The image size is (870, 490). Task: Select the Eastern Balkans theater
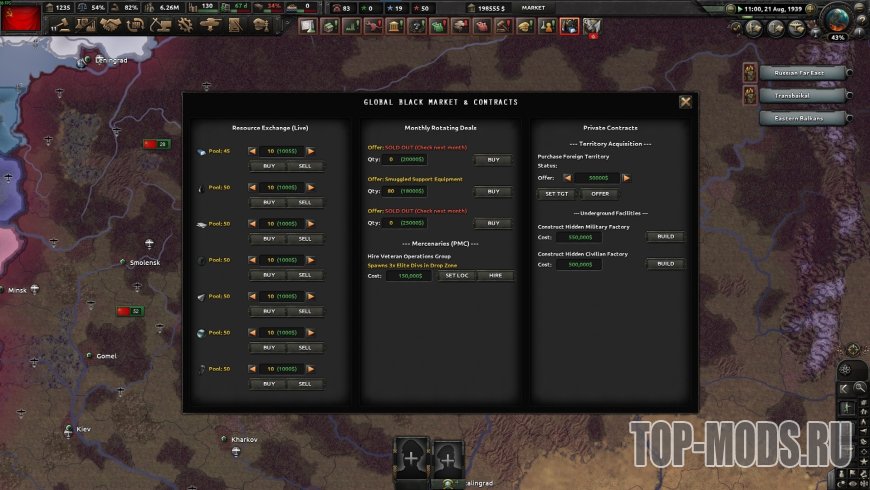(803, 118)
